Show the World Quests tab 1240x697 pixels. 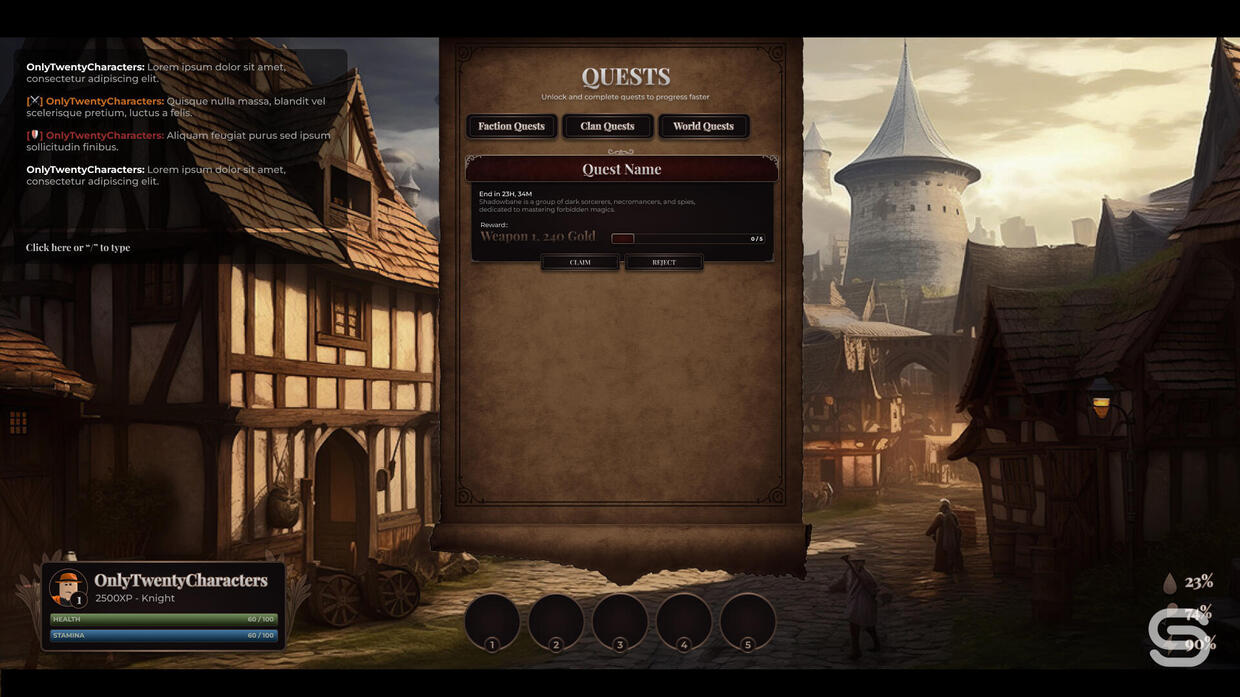click(x=703, y=126)
